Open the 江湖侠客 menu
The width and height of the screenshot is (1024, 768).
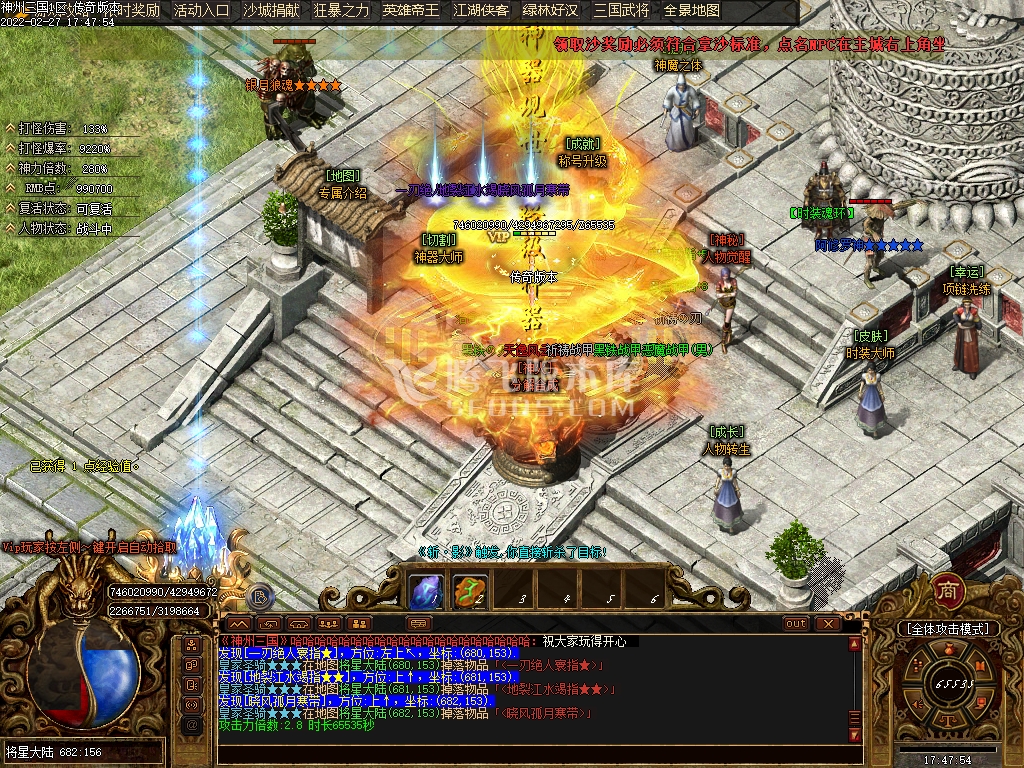coord(481,11)
